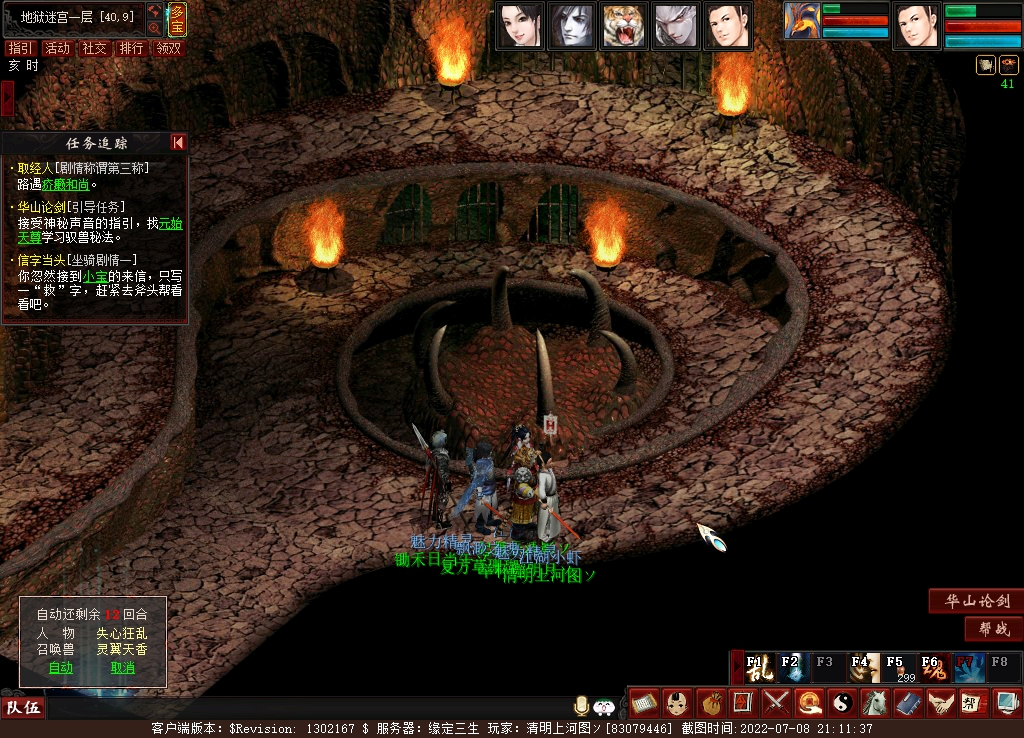Open the 帮战 guild war button
The height and width of the screenshot is (738, 1024).
(x=993, y=629)
